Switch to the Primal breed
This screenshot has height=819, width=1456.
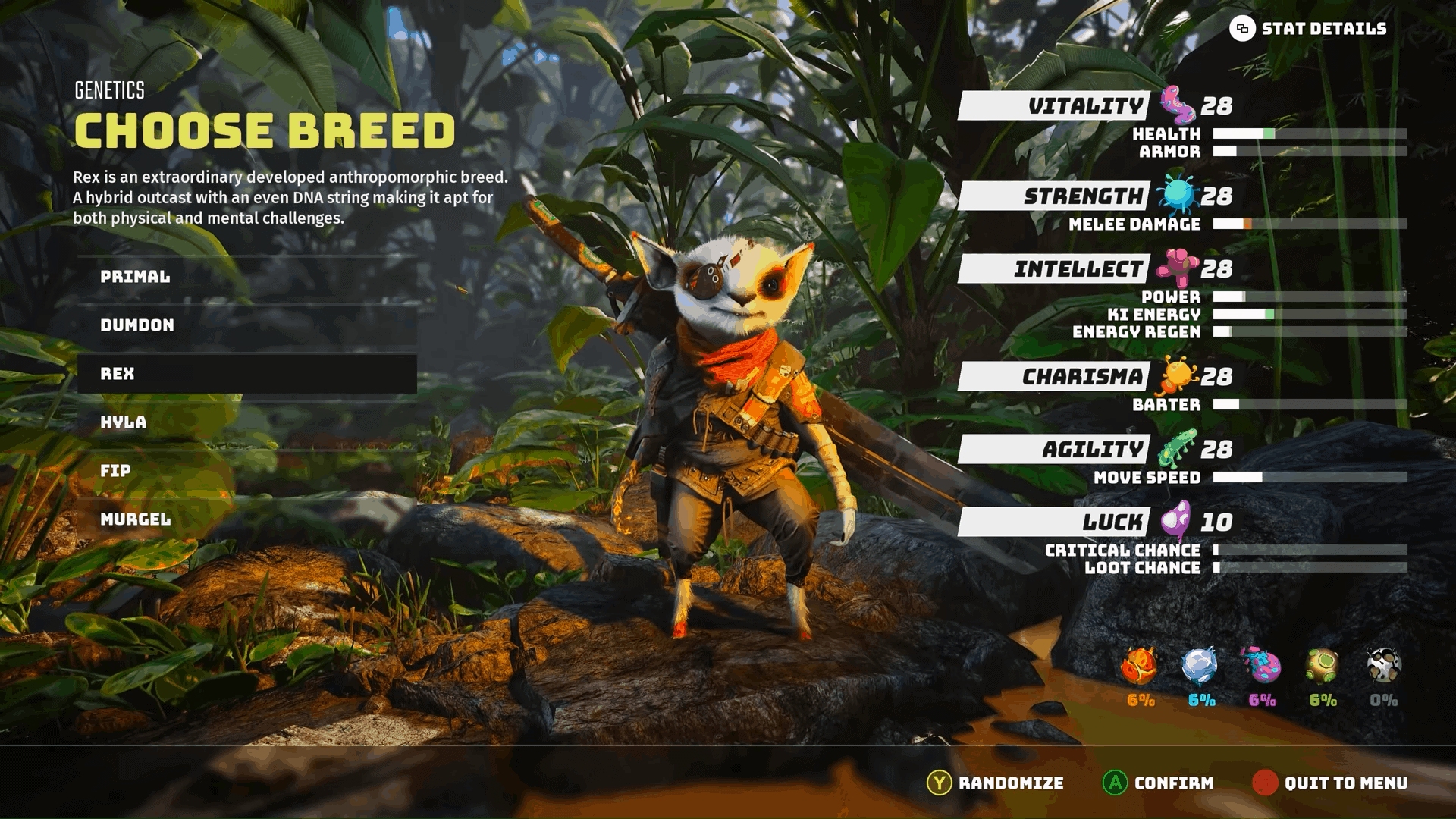coord(243,276)
